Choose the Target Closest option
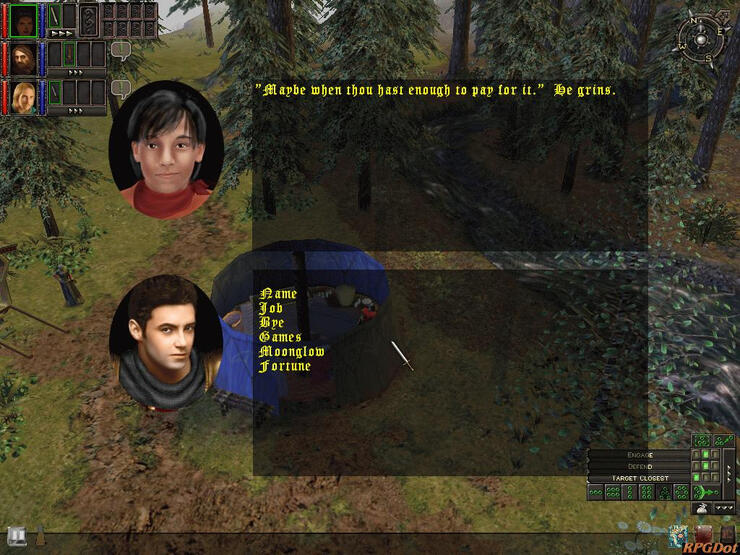Viewport: 740px width, 555px height. click(x=640, y=478)
